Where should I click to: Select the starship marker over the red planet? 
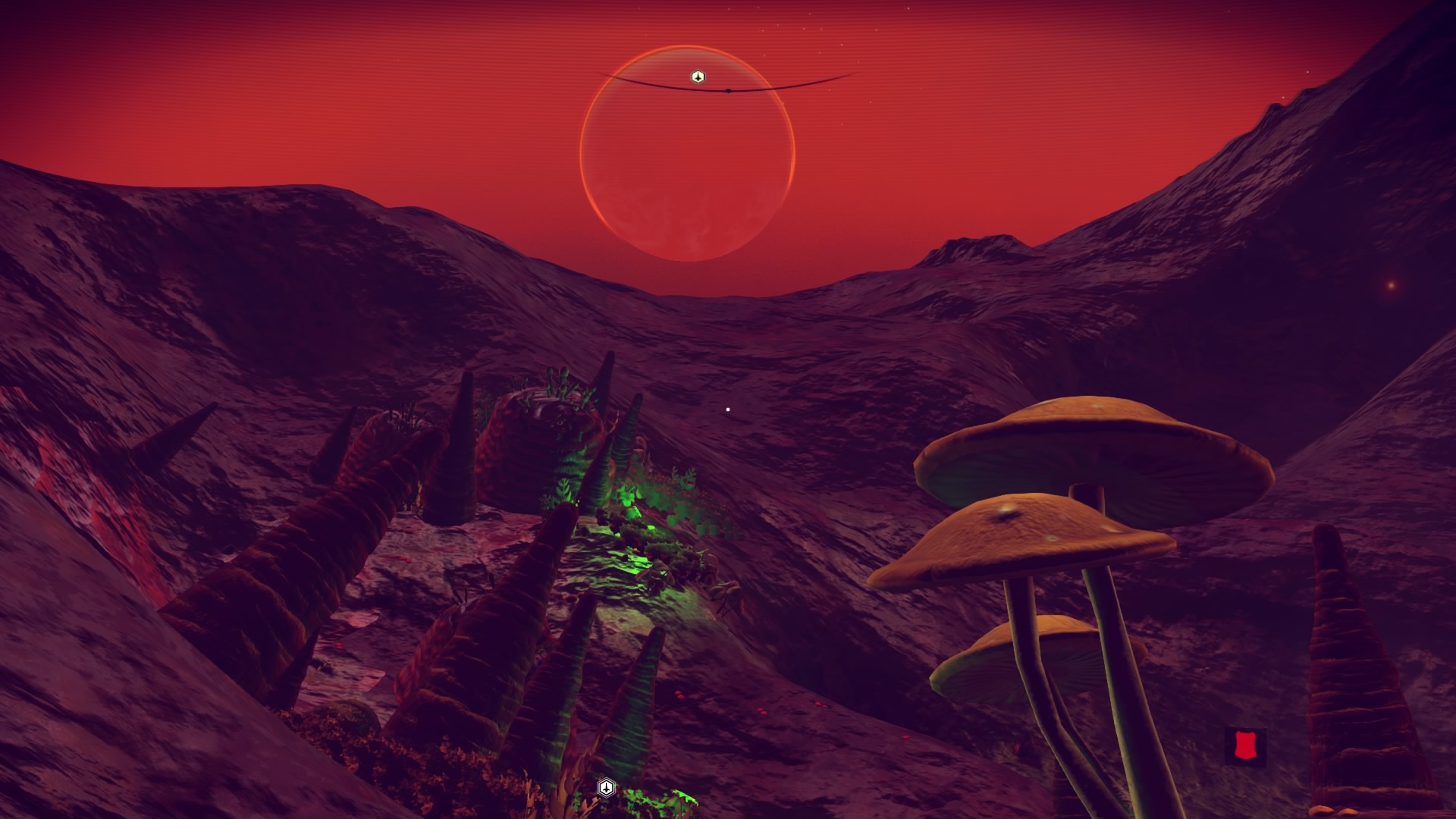[698, 77]
